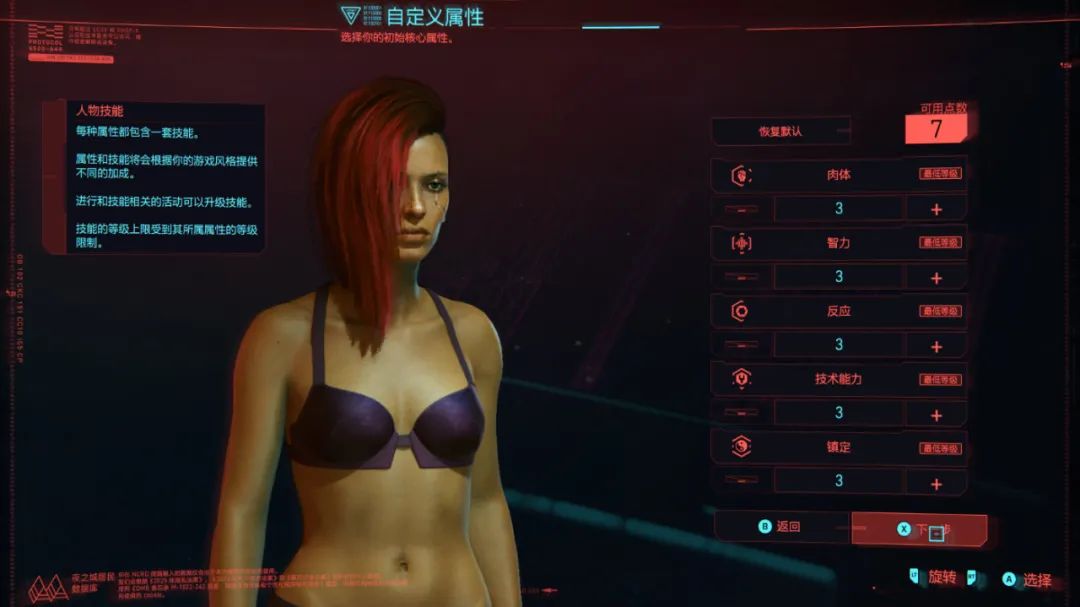1080x607 pixels.
Task: Add a point to 镇定
Action: [936, 483]
